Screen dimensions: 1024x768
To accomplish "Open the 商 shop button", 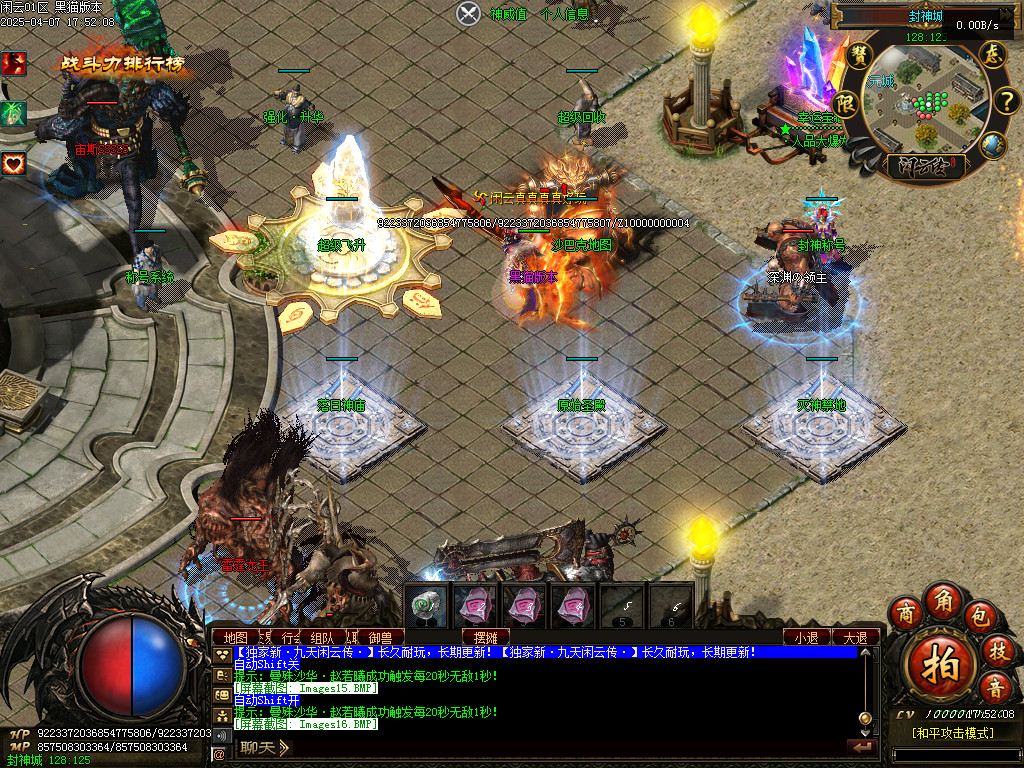I will [x=906, y=611].
